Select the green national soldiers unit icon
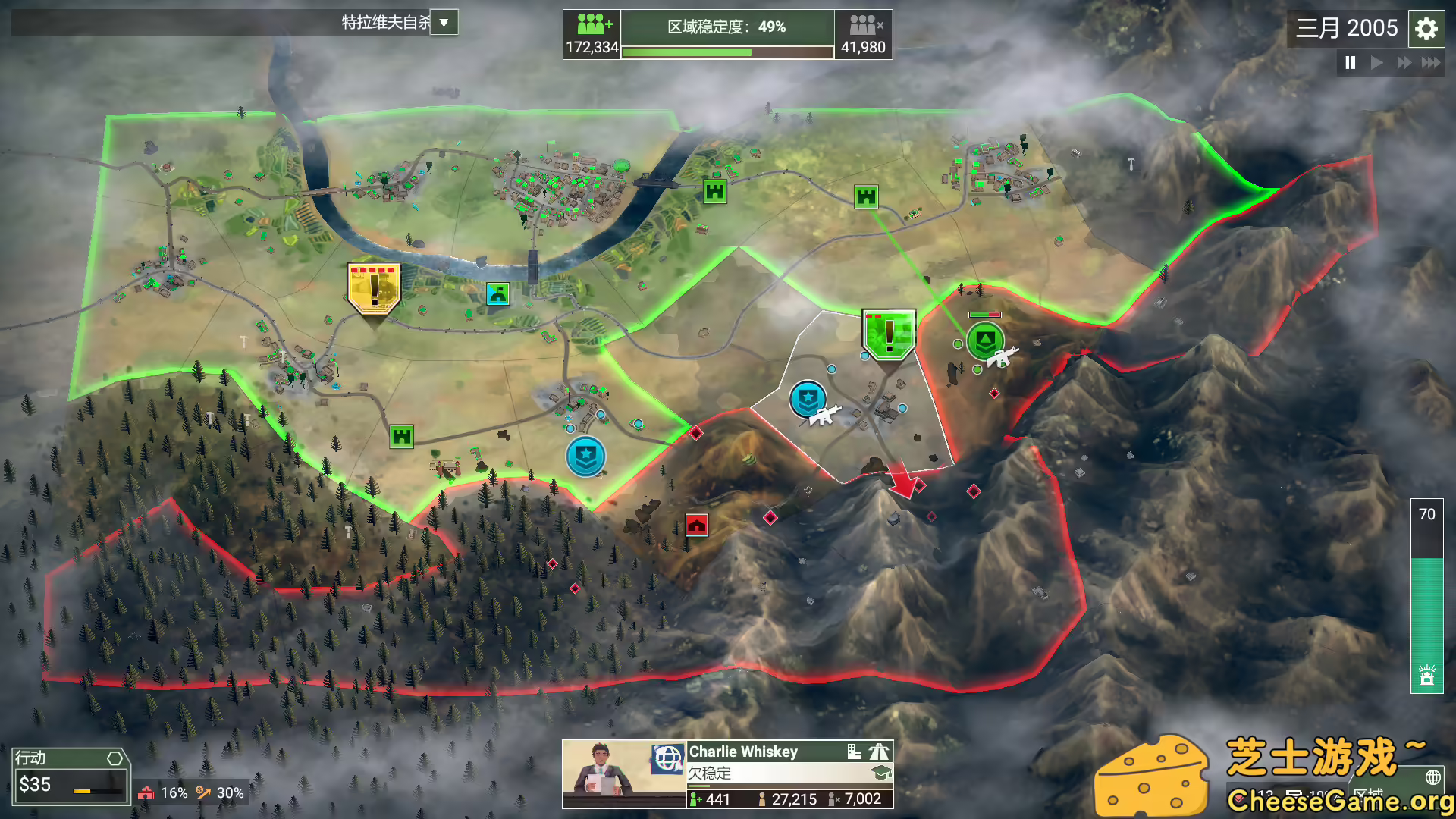Screen dimensions: 1456x819 [984, 341]
